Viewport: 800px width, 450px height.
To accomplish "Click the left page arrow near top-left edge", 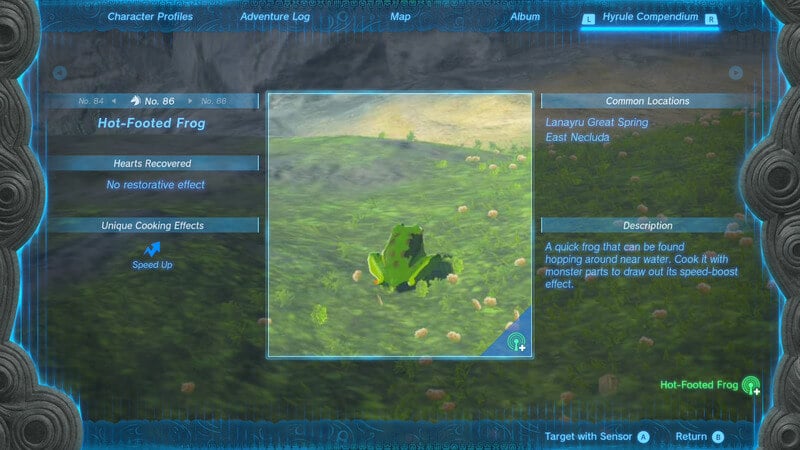I will (x=60, y=72).
